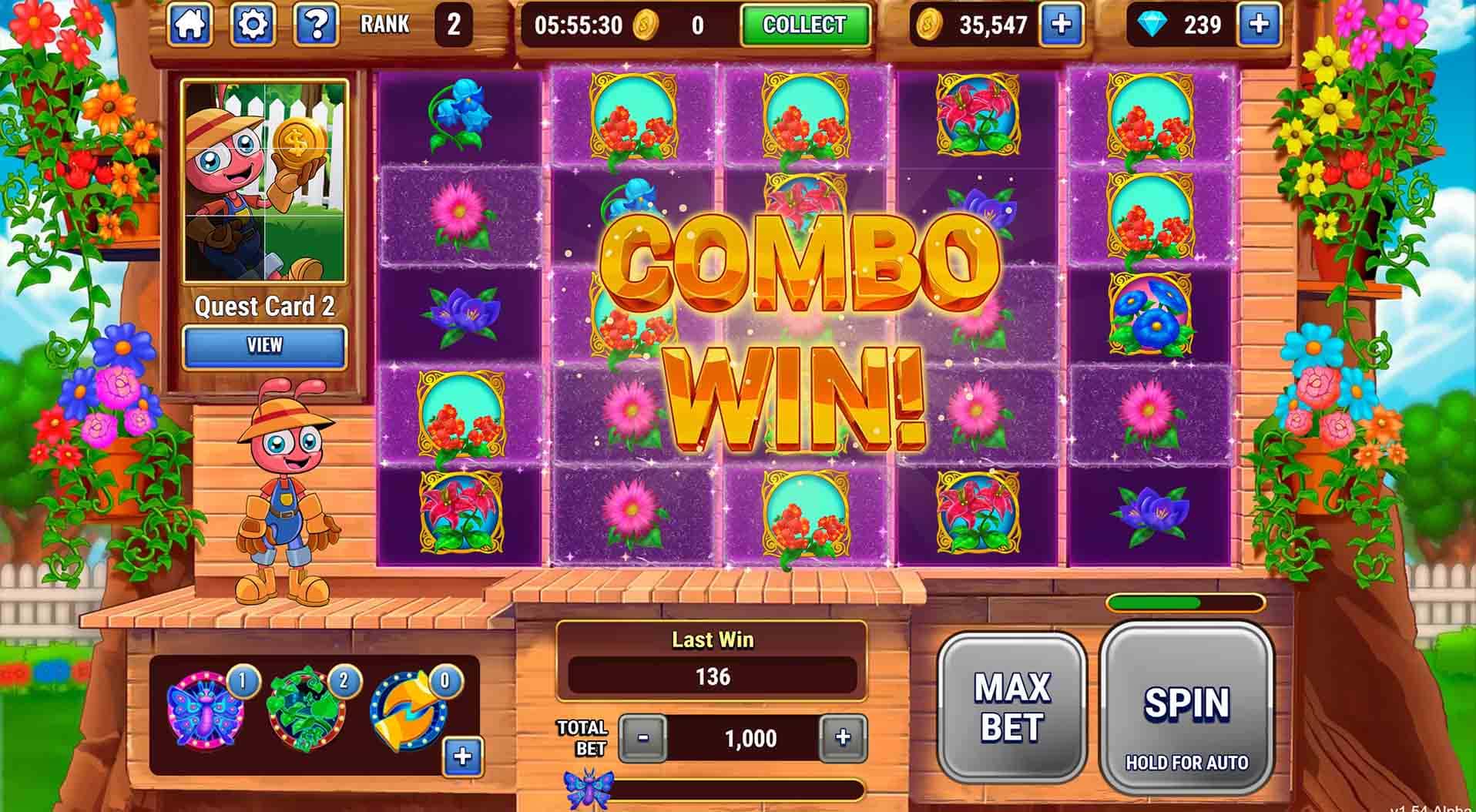The height and width of the screenshot is (812, 1476).
Task: Add more boosters with the plus button
Action: click(462, 756)
